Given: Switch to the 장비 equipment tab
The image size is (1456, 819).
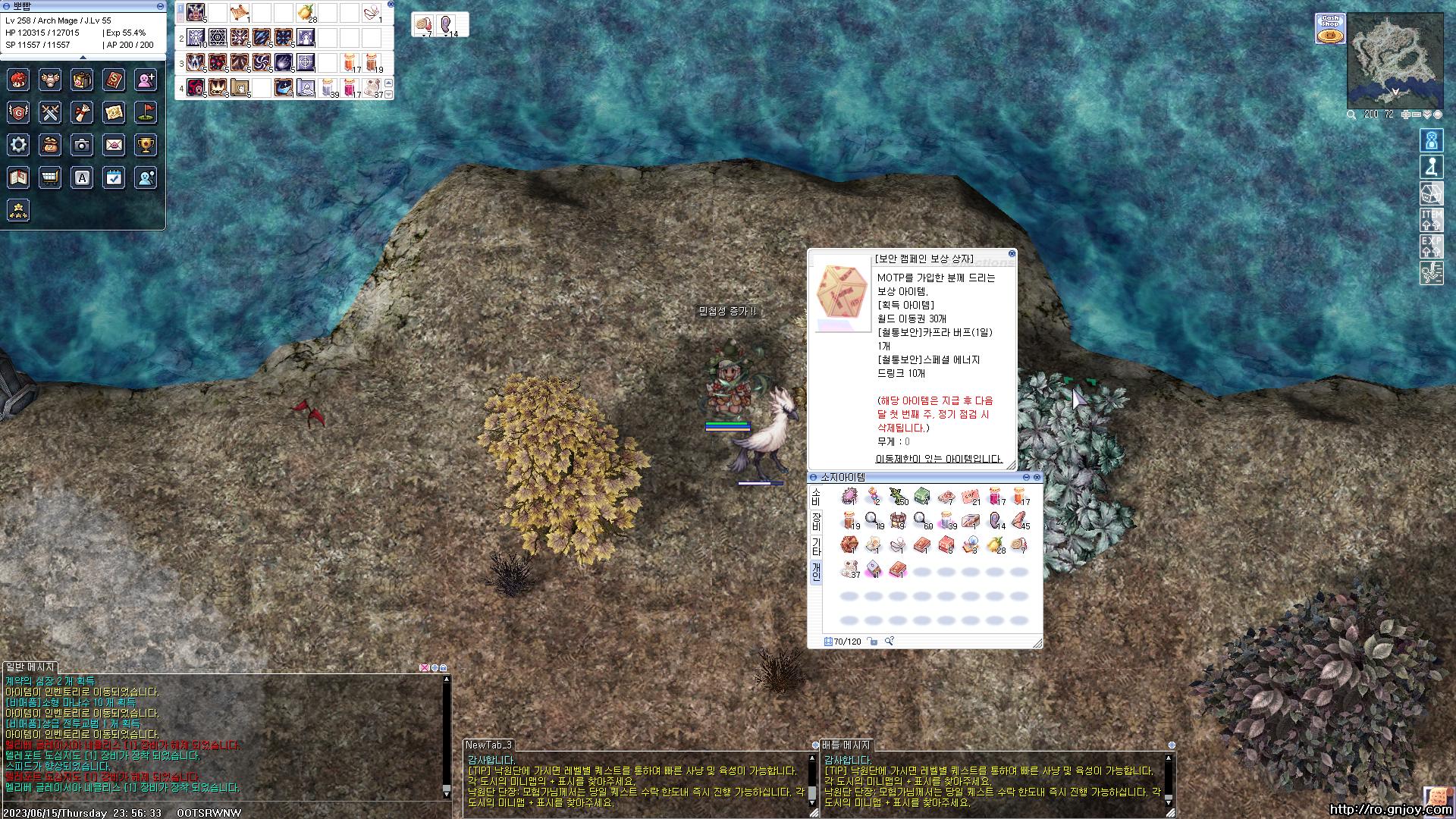Looking at the screenshot, I should [x=816, y=521].
